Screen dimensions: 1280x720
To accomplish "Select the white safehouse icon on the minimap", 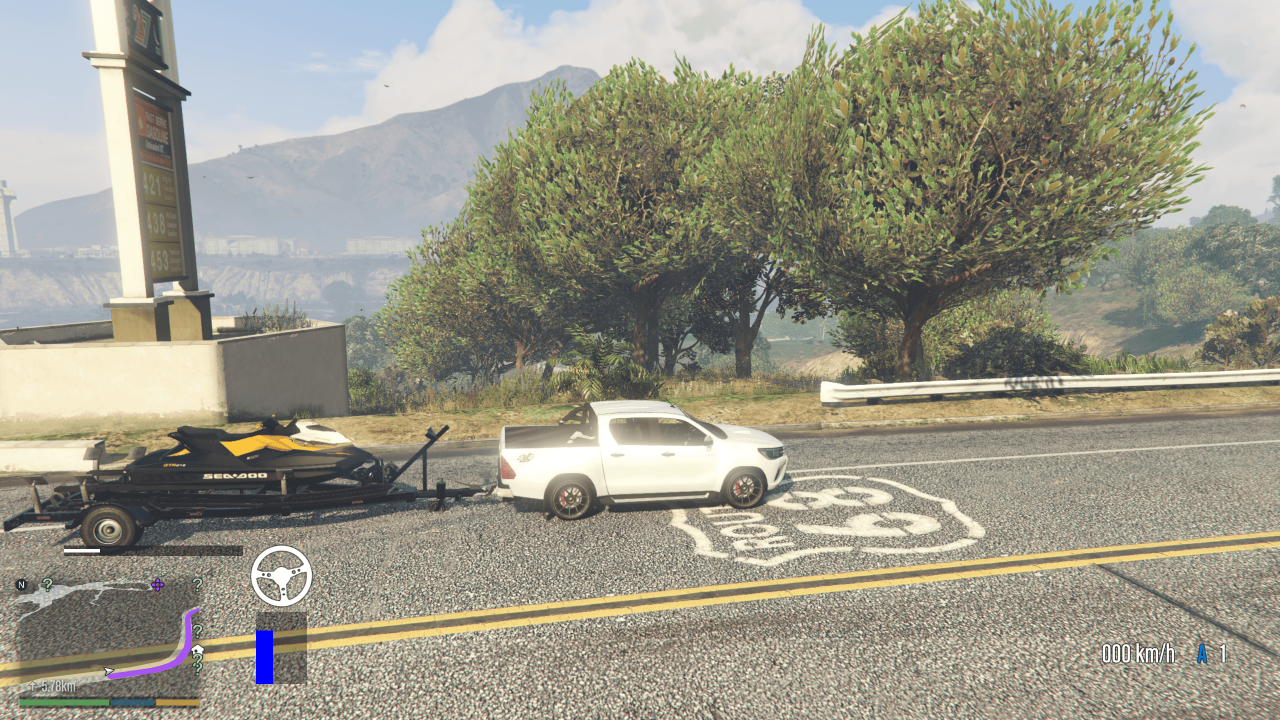I will pyautogui.click(x=198, y=649).
